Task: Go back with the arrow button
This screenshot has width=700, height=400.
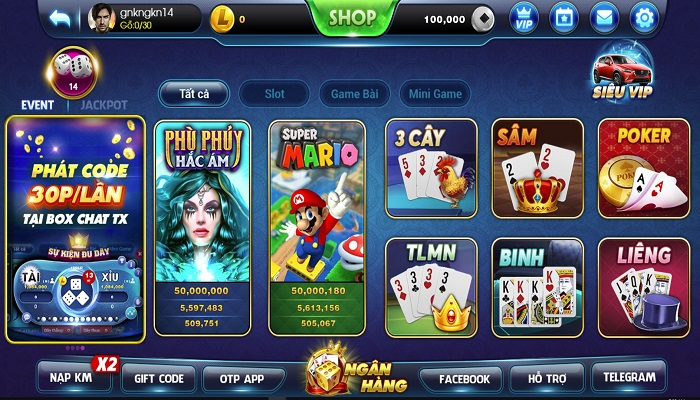Action: click(62, 18)
